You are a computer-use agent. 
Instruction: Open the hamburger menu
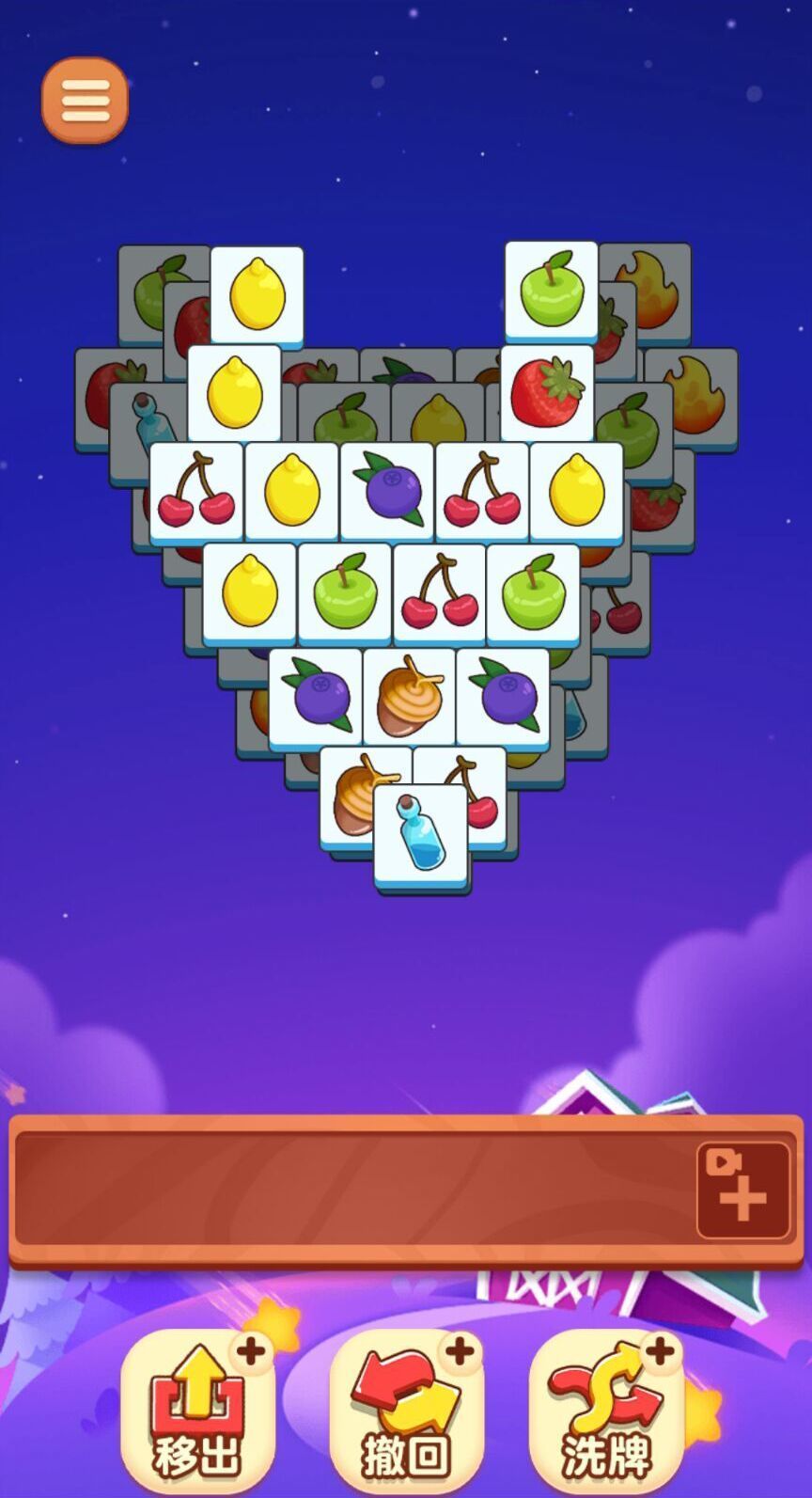point(85,100)
